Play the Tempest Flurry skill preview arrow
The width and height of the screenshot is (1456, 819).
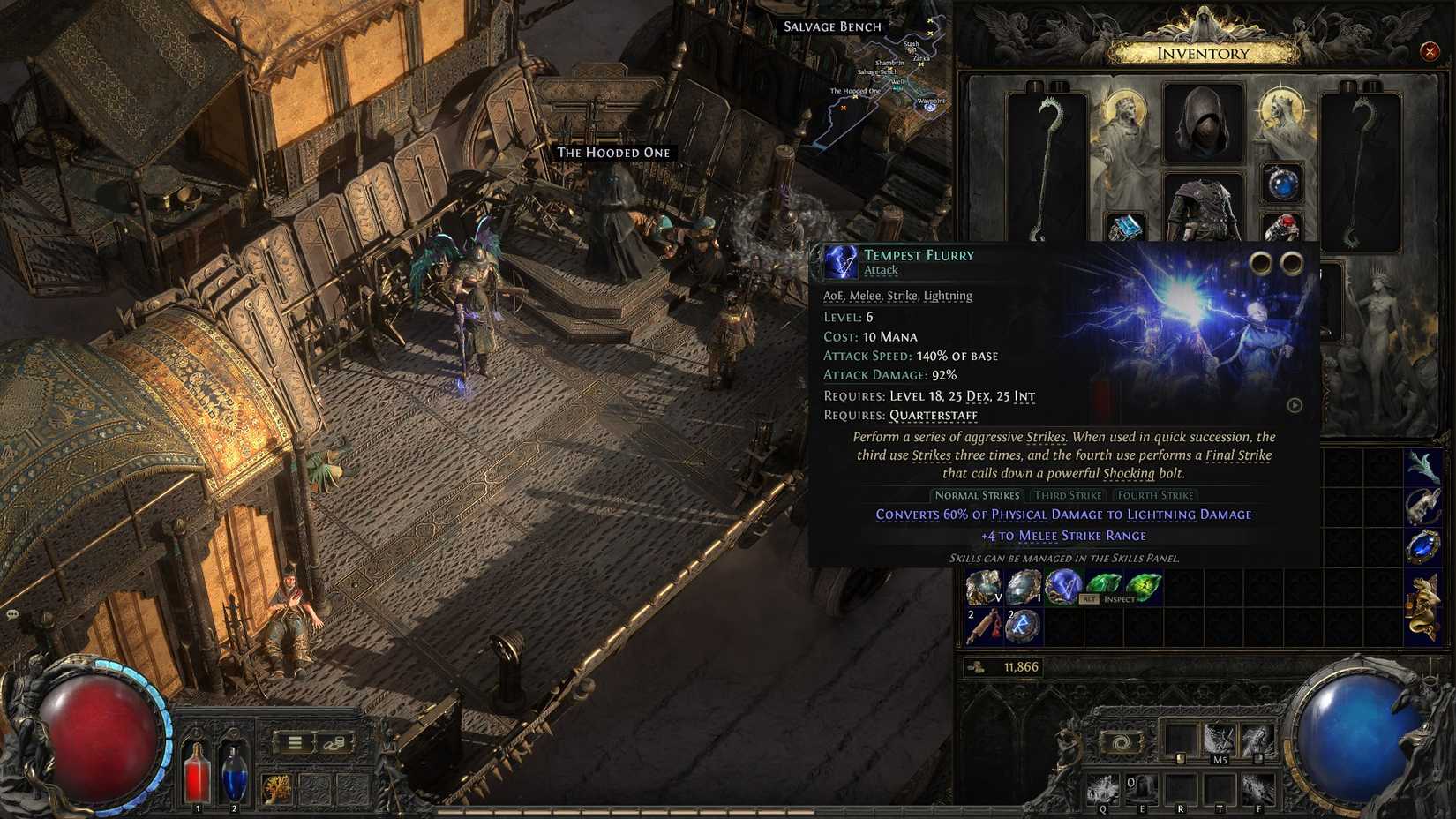(x=1295, y=405)
